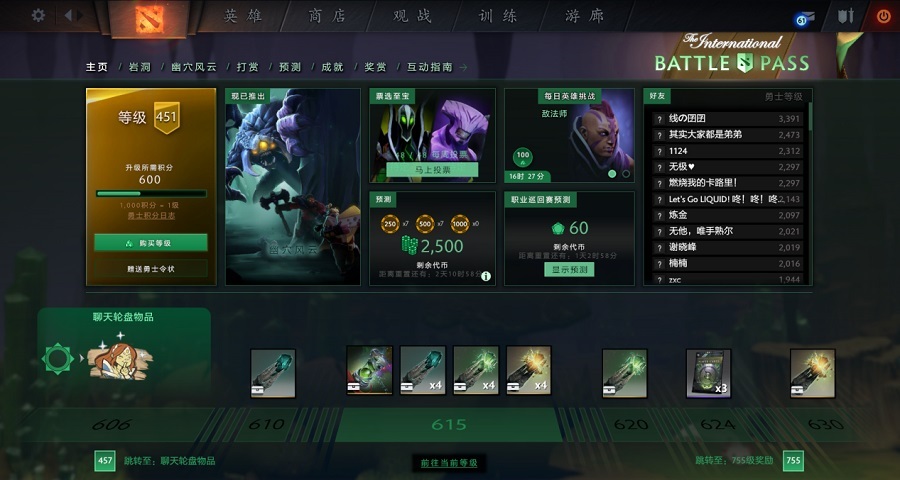The width and height of the screenshot is (900, 480).
Task: Open the 游廊 arcade menu
Action: click(585, 16)
